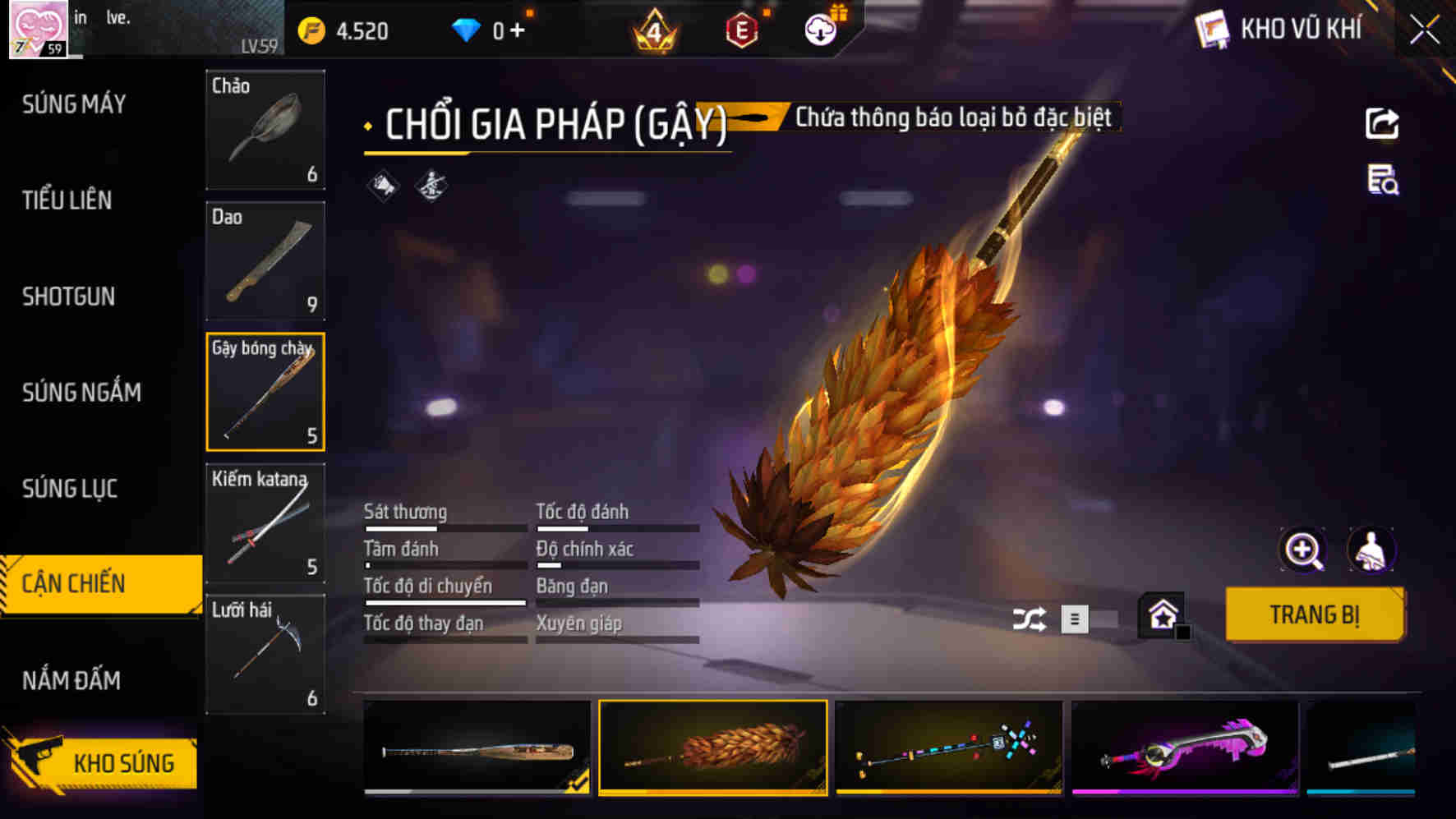Open the character preview icon beside the magnifier

(1371, 551)
